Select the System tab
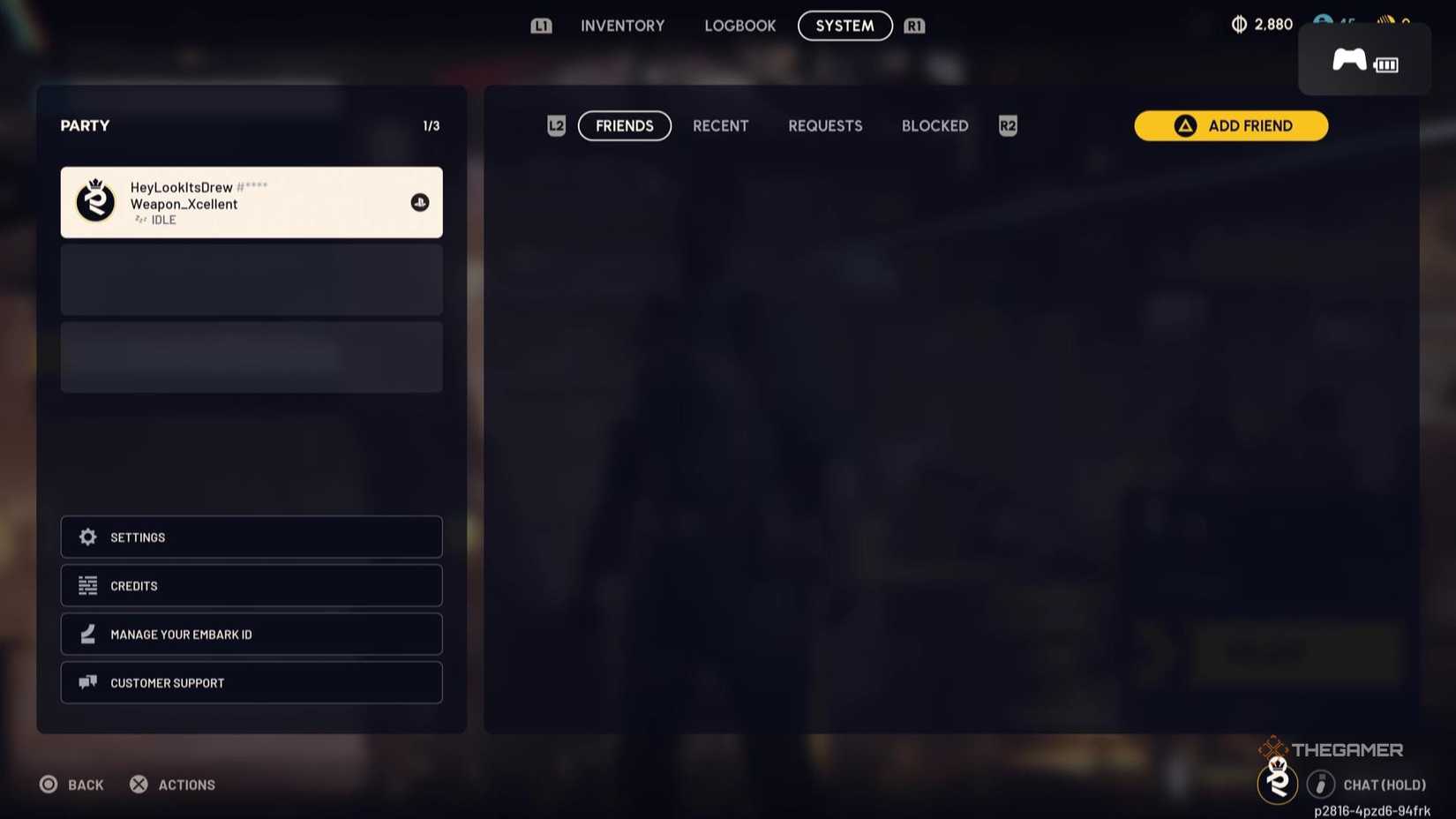Screen dimensions: 1456x819 844,26
